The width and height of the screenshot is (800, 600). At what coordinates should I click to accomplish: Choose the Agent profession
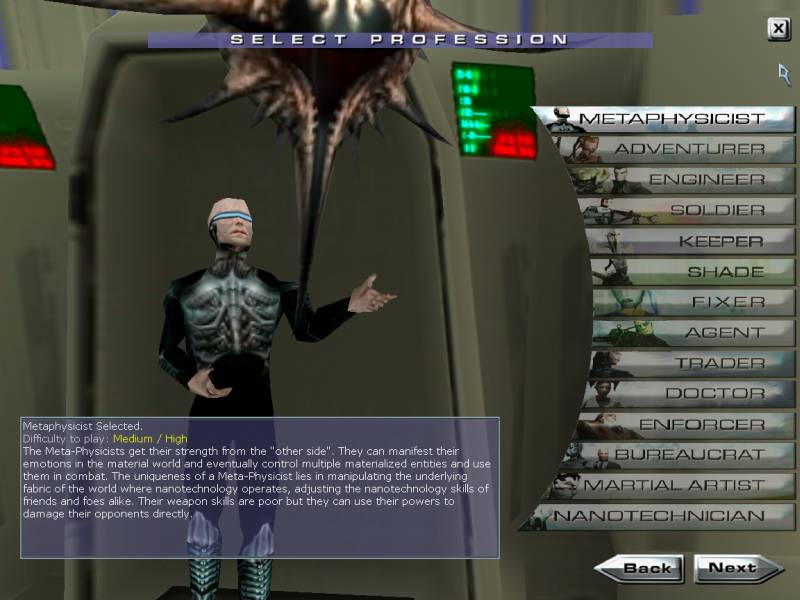[724, 333]
